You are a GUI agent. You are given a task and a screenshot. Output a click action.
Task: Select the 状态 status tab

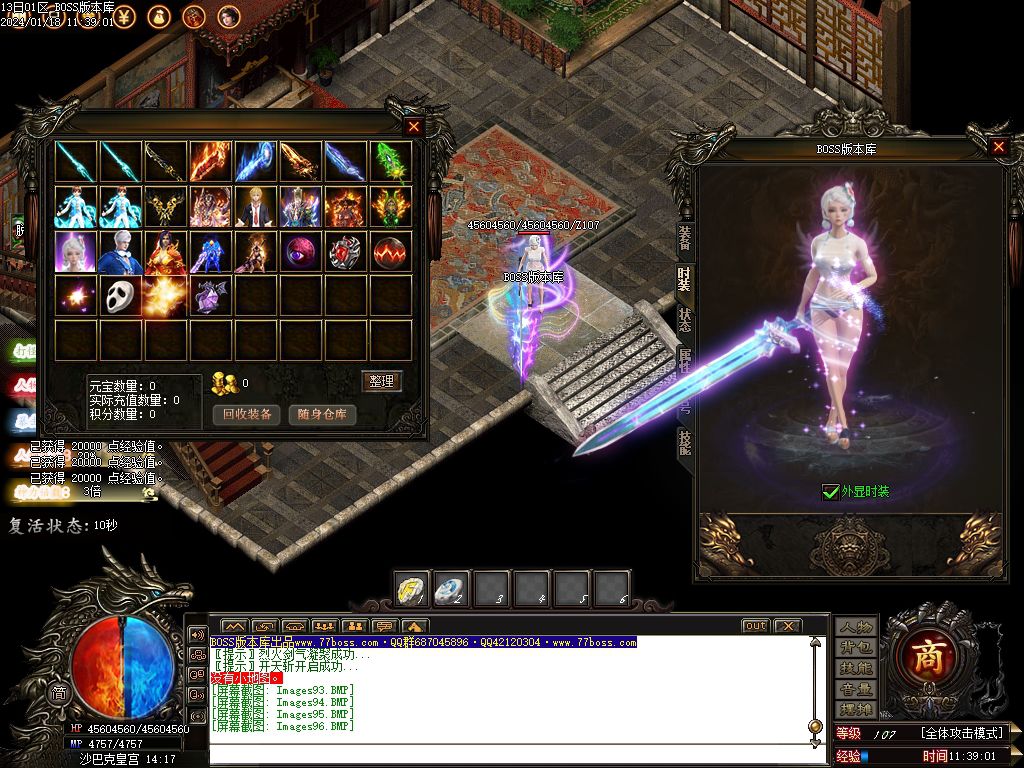[684, 319]
